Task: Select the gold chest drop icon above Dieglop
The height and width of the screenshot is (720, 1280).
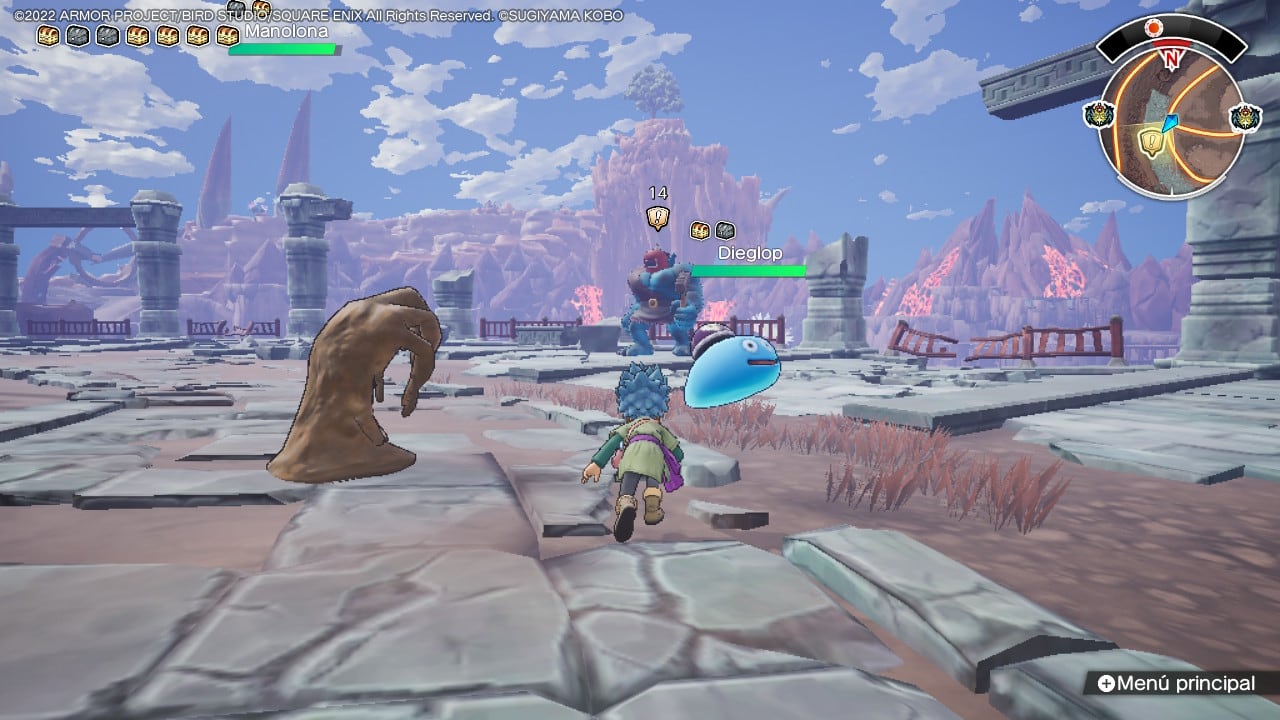Action: (700, 231)
